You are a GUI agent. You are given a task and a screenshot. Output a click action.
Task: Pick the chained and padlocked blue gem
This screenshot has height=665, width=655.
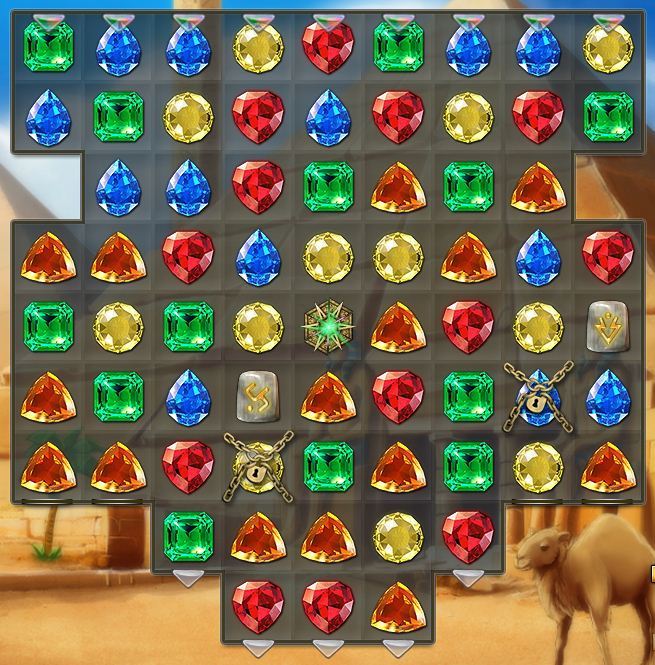tap(538, 396)
